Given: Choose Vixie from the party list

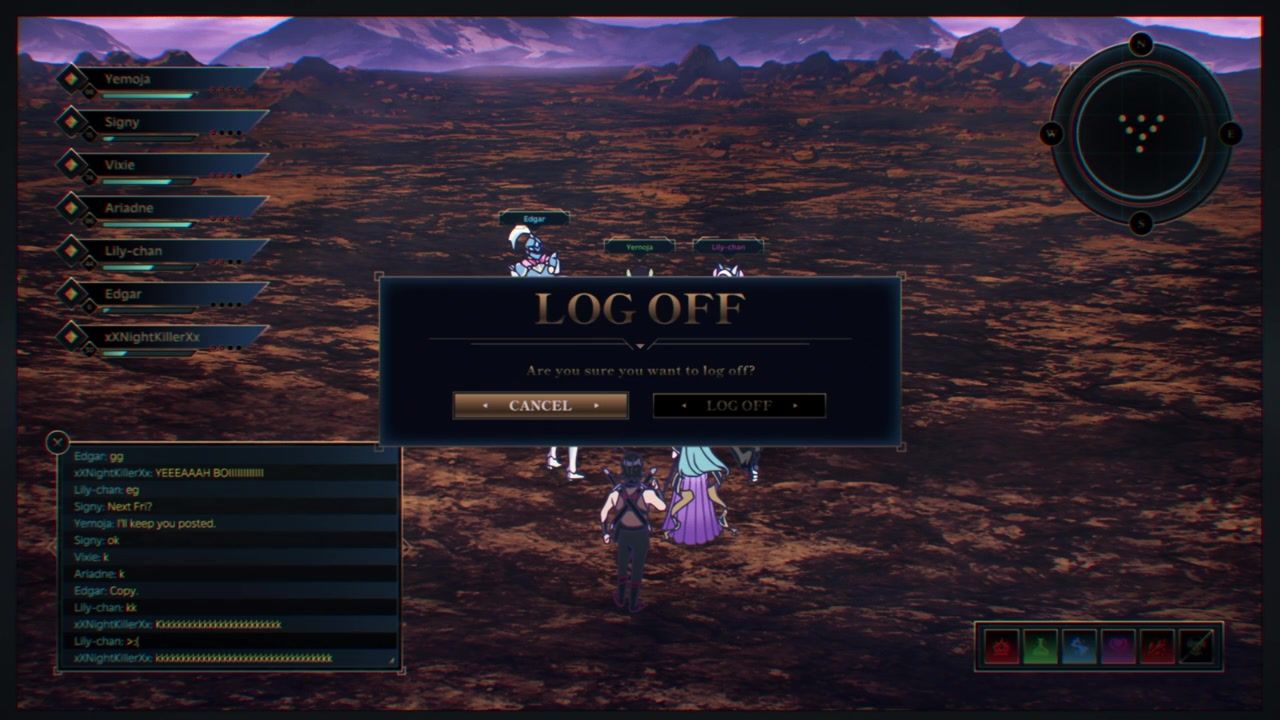Looking at the screenshot, I should (160, 165).
